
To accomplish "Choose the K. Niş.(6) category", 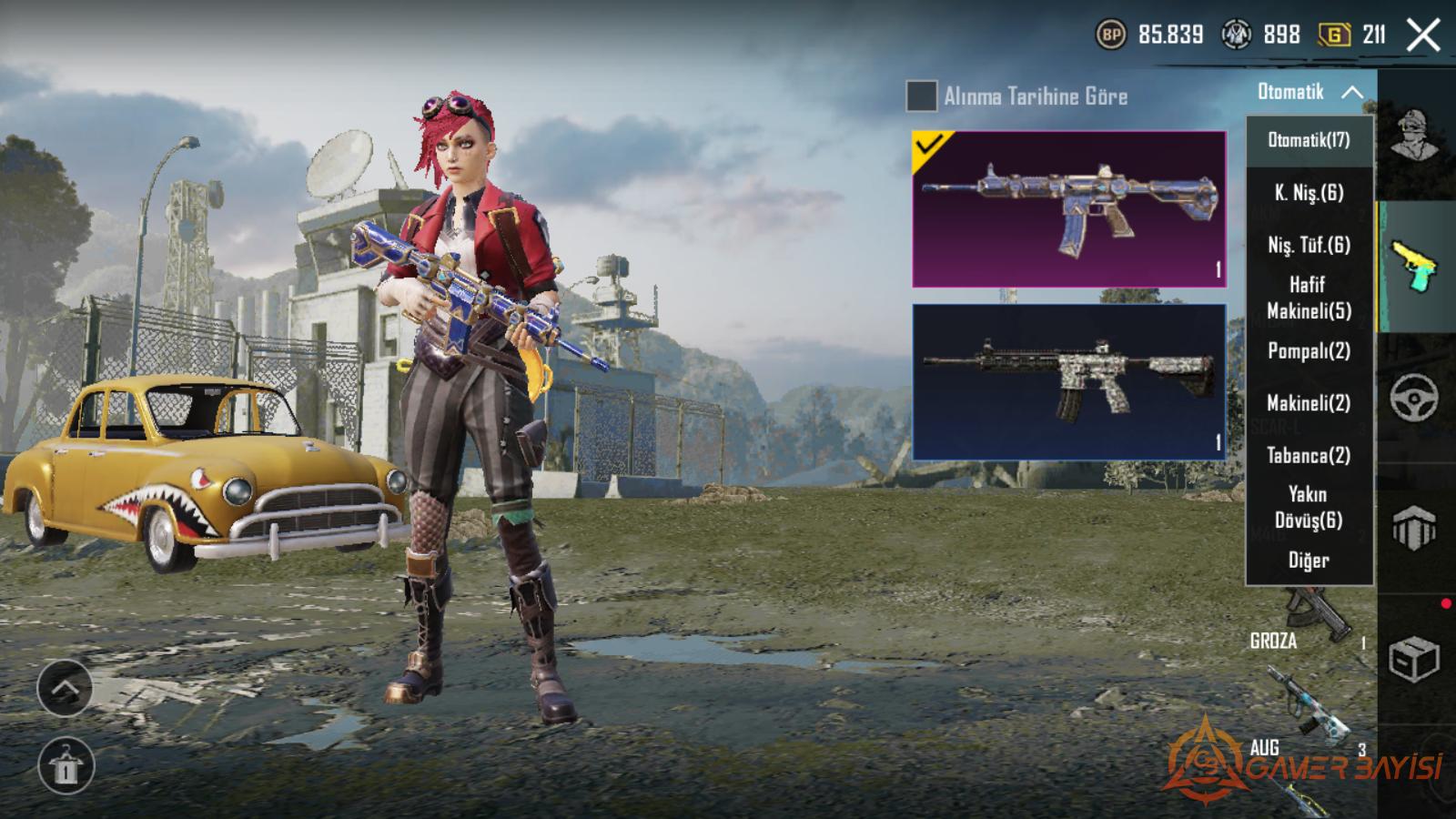I will click(x=1309, y=193).
